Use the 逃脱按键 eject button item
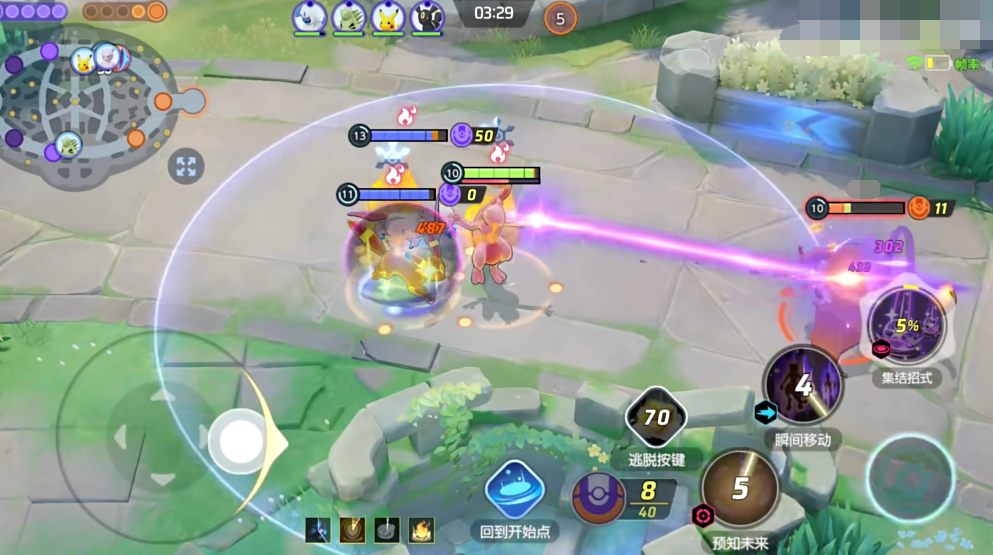Screen dimensions: 993x555 pyautogui.click(x=656, y=418)
